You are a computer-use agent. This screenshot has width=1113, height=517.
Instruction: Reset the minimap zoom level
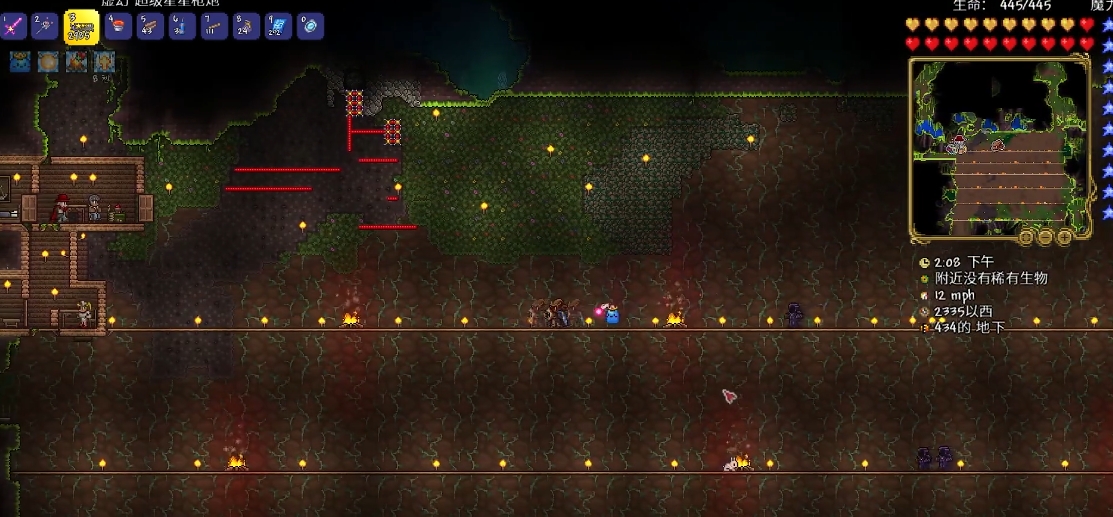pyautogui.click(x=1026, y=237)
